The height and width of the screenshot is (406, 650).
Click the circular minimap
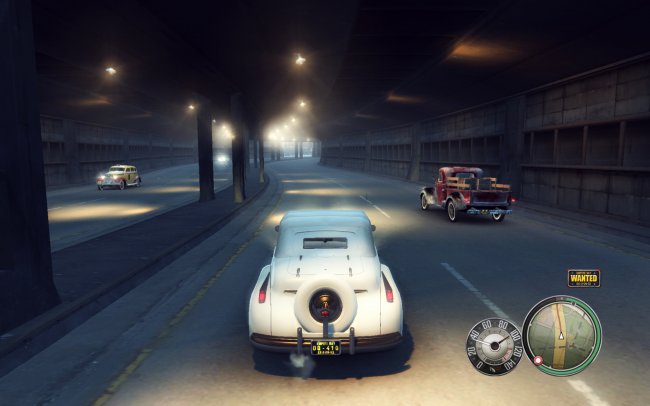pyautogui.click(x=562, y=335)
